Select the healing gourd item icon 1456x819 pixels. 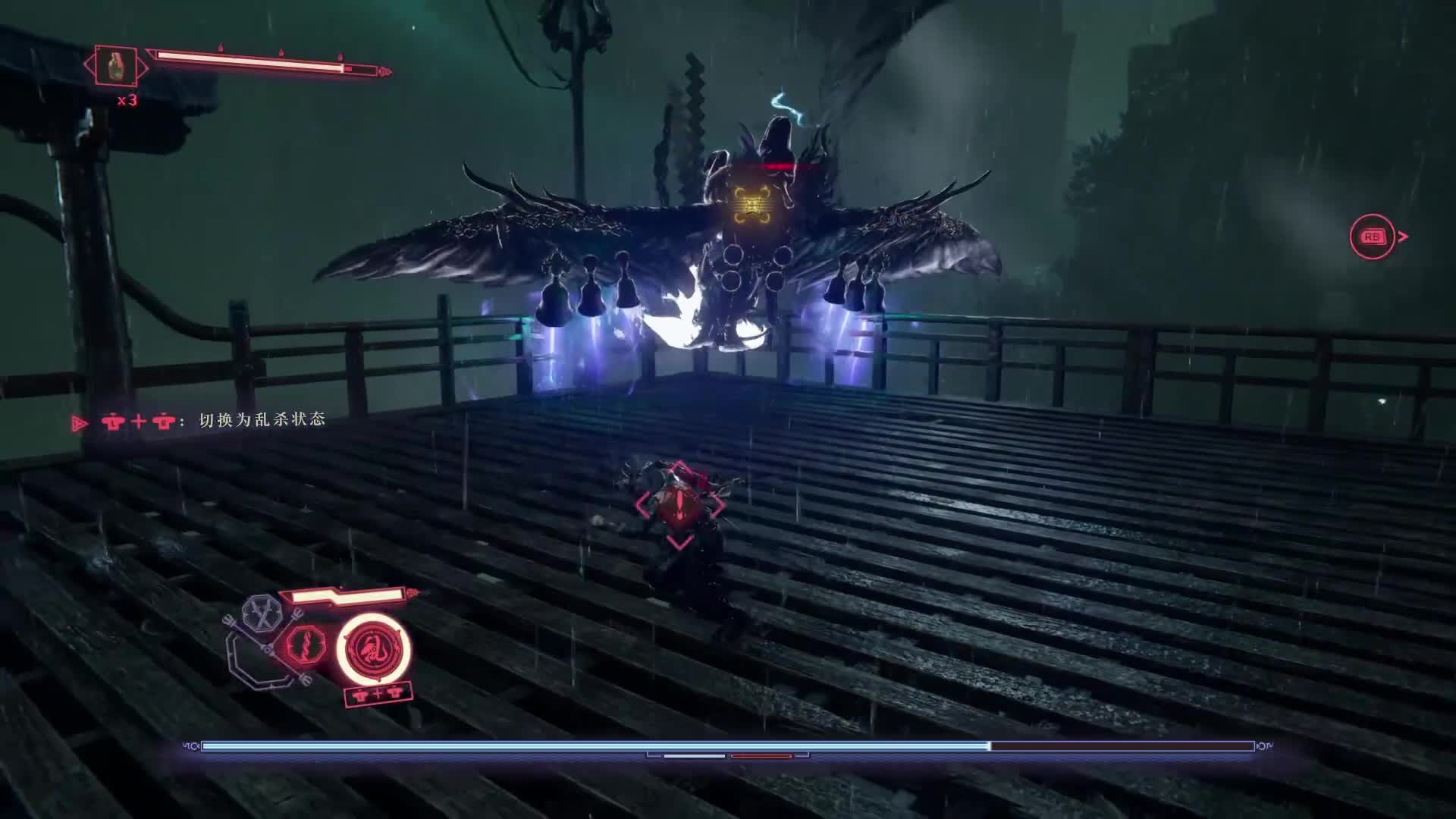(116, 67)
